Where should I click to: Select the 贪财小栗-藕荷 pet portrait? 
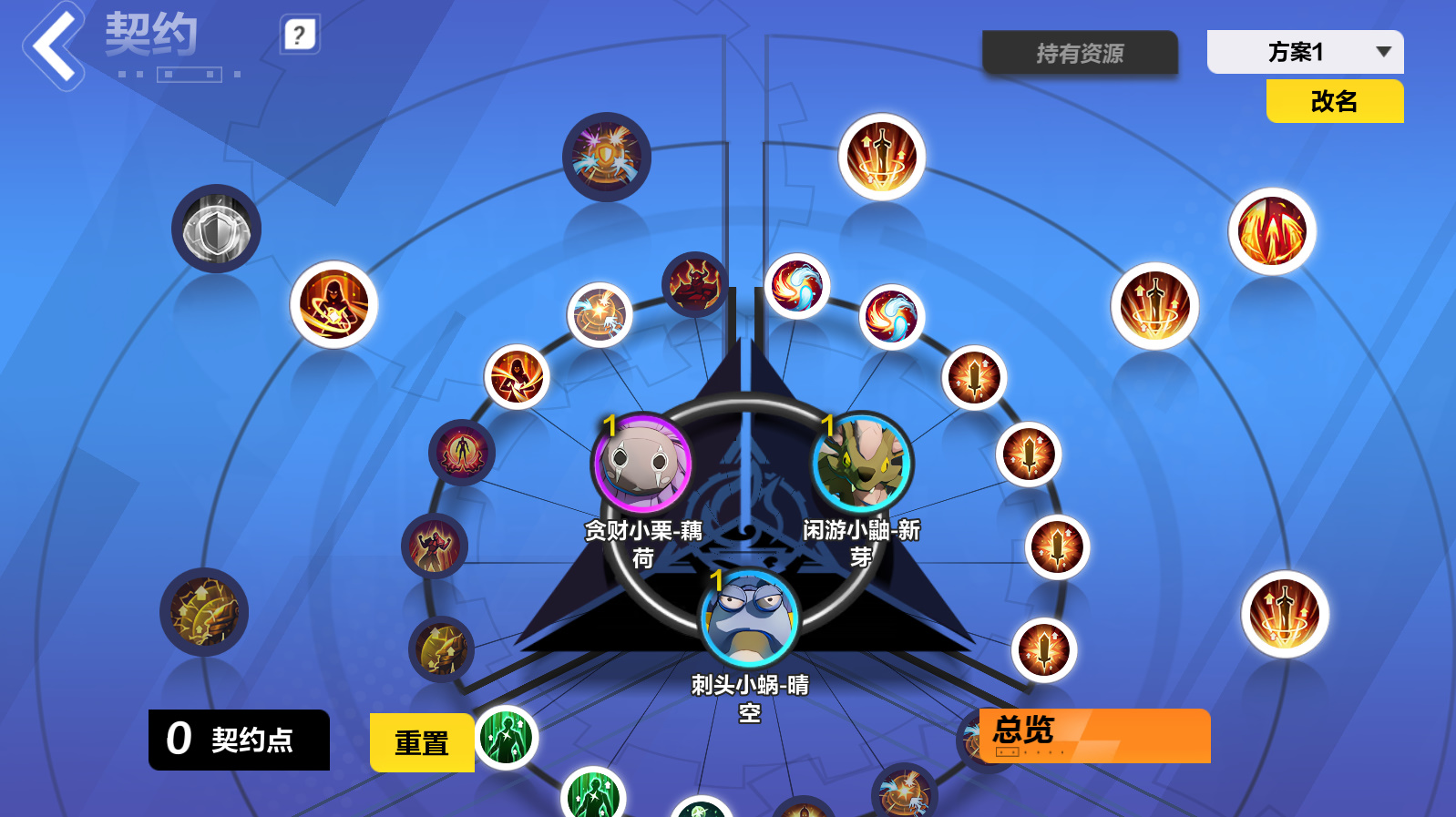click(641, 463)
